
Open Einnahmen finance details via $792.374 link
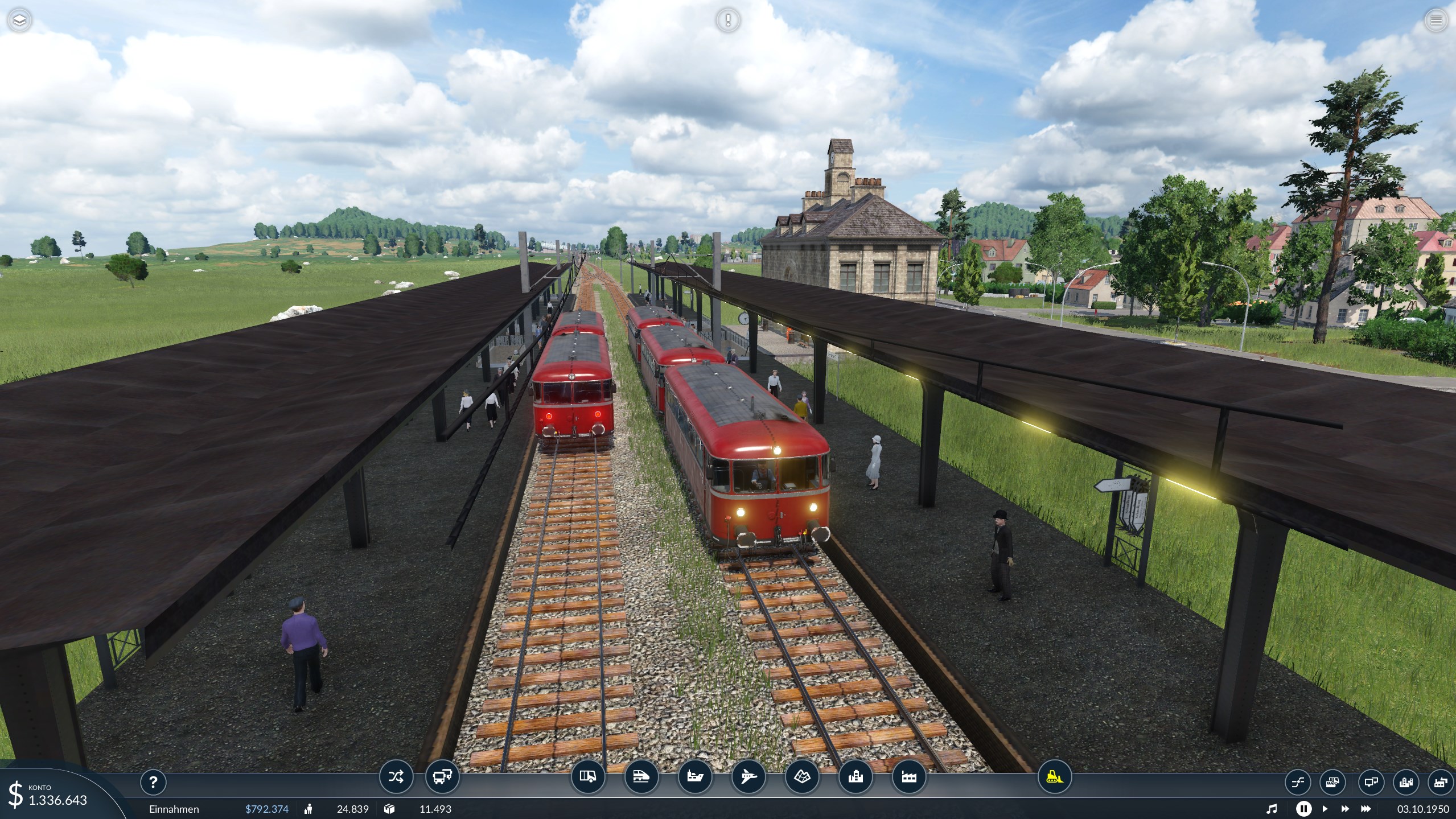click(267, 809)
